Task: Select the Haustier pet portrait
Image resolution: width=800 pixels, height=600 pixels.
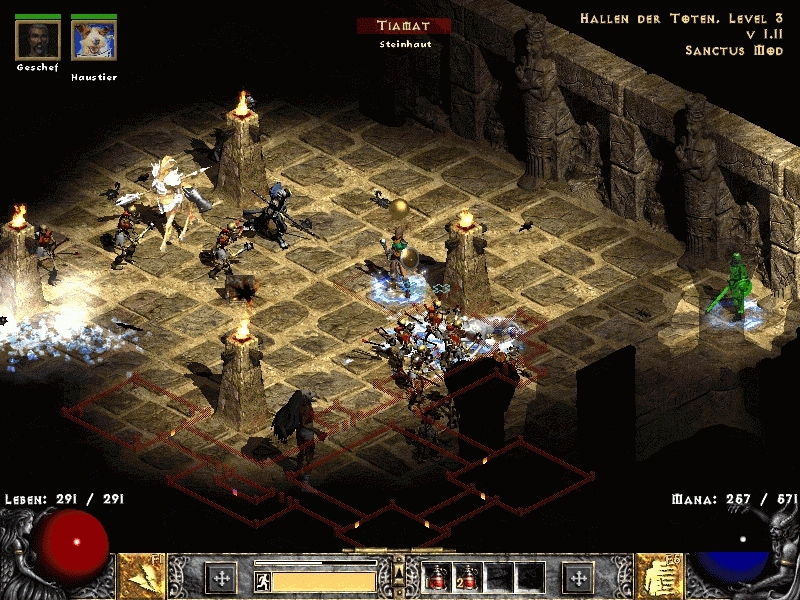Action: pos(94,40)
